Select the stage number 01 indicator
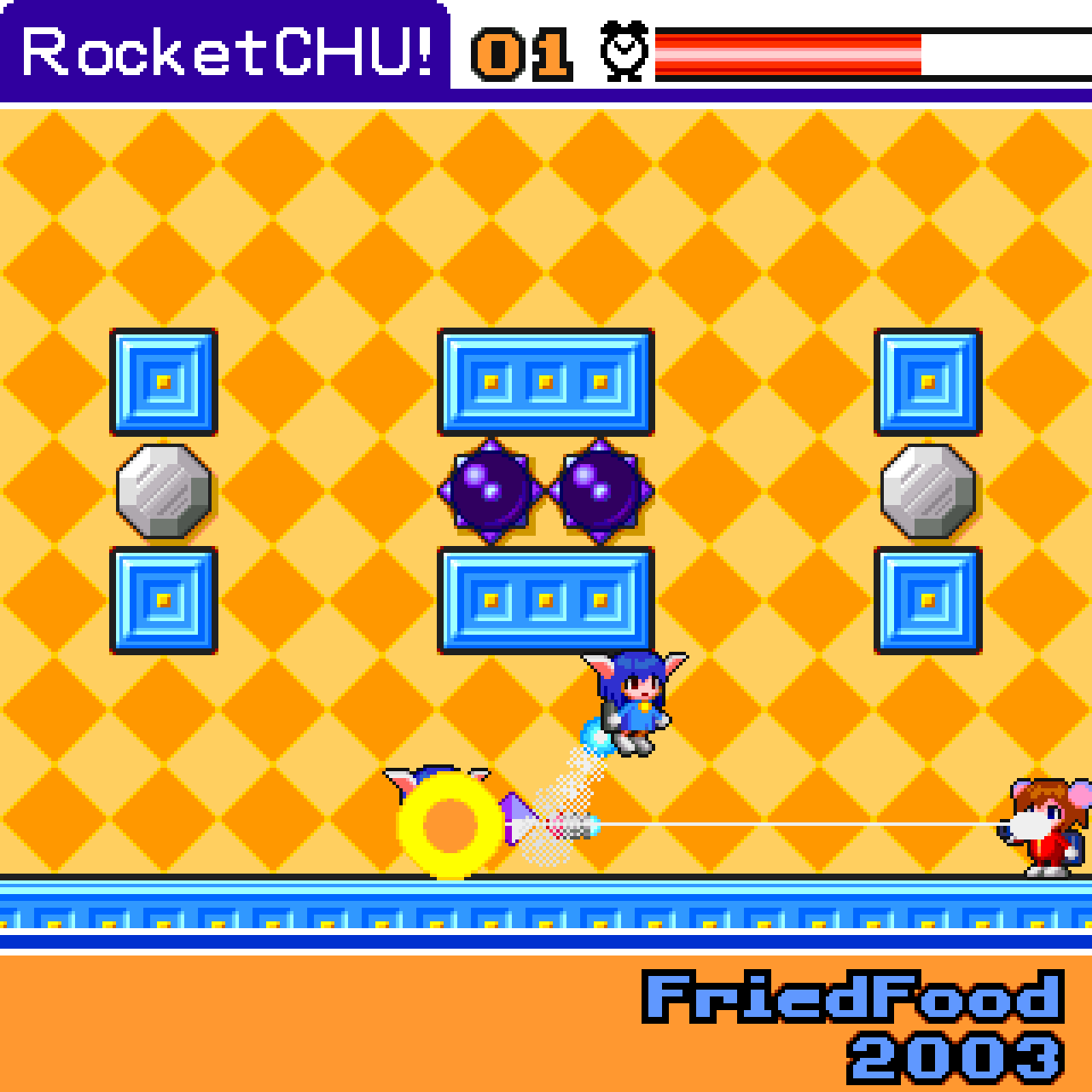Image resolution: width=1092 pixels, height=1092 pixels. tap(519, 54)
